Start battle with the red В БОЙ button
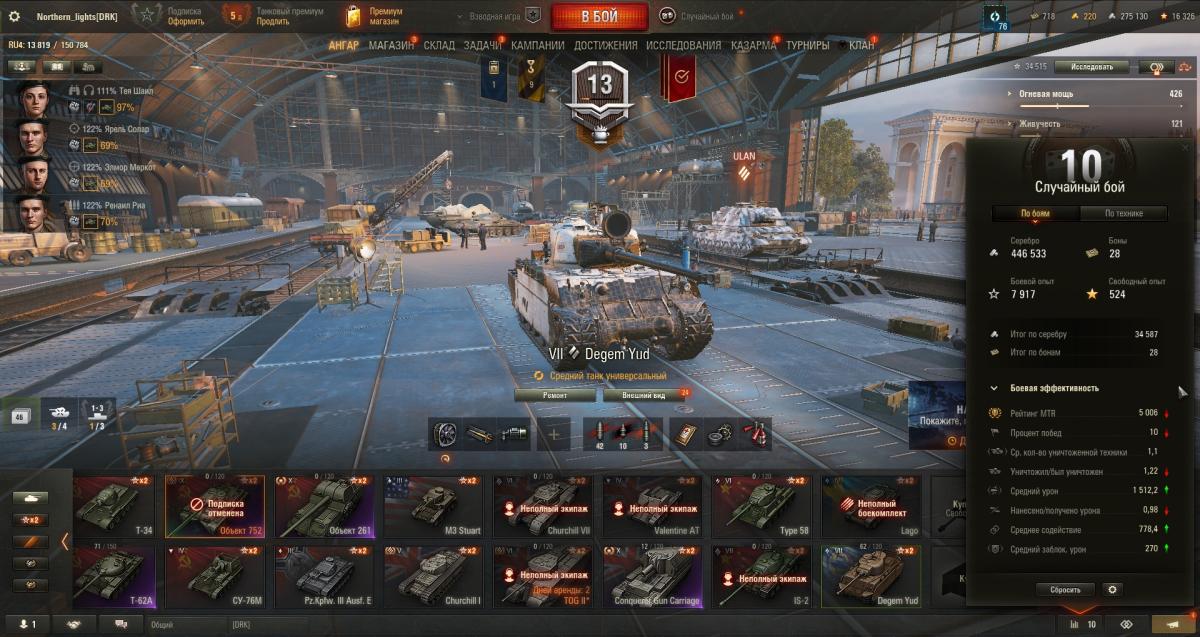Image resolution: width=1200 pixels, height=637 pixels. tap(599, 16)
